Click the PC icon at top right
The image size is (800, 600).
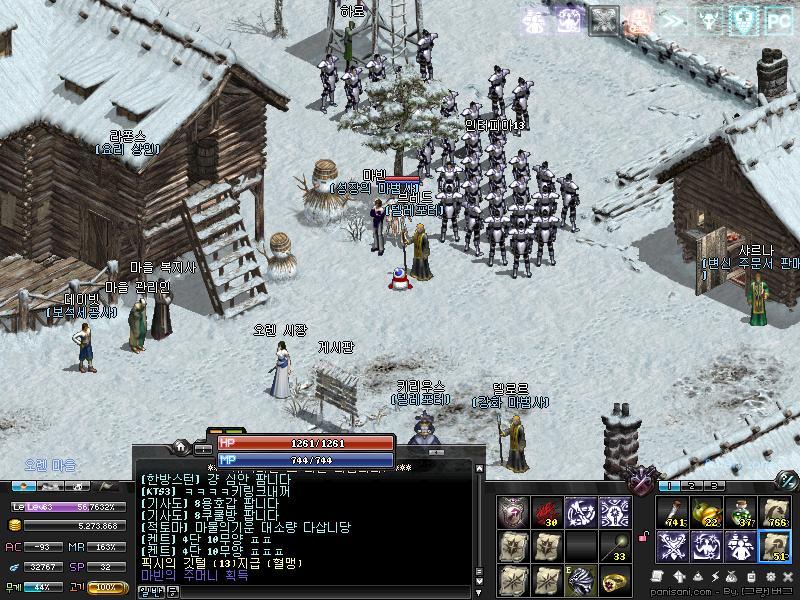click(778, 19)
